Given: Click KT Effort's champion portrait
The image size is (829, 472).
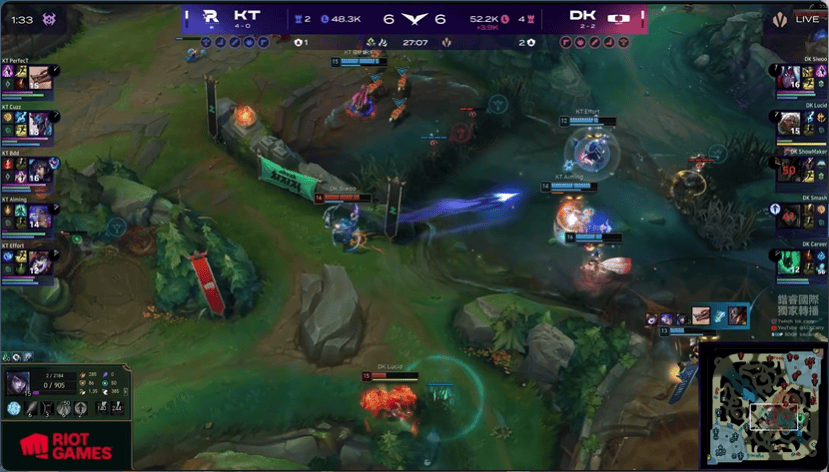Looking at the screenshot, I should (x=40, y=262).
